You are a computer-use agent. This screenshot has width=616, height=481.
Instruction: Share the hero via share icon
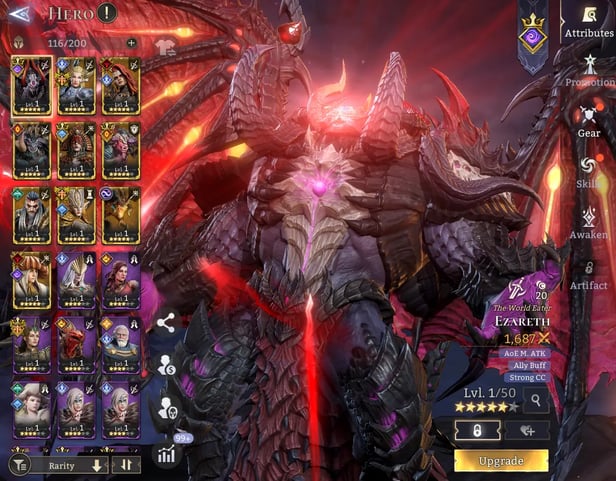tap(166, 322)
